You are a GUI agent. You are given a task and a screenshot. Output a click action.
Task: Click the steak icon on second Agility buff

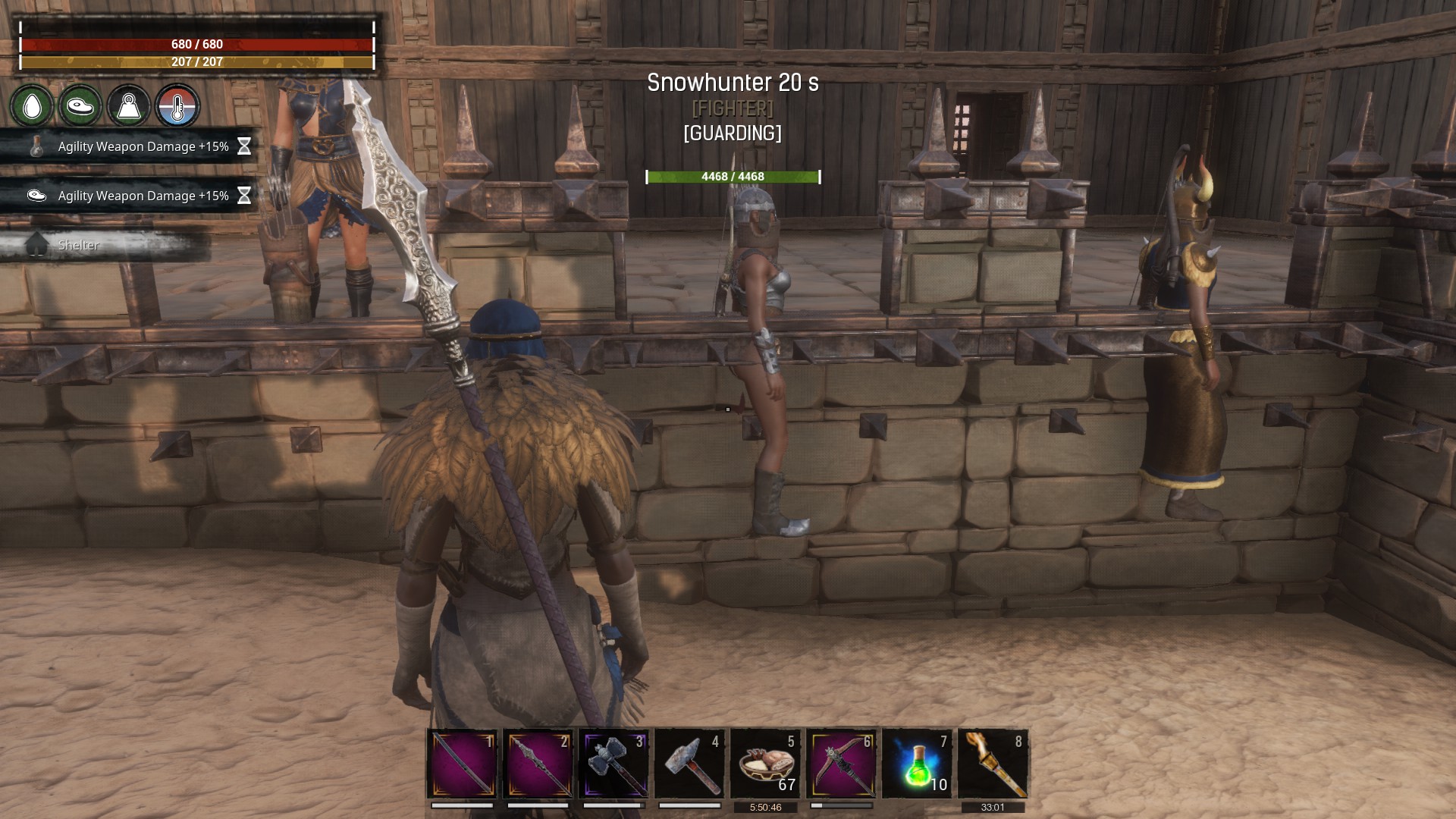point(36,196)
